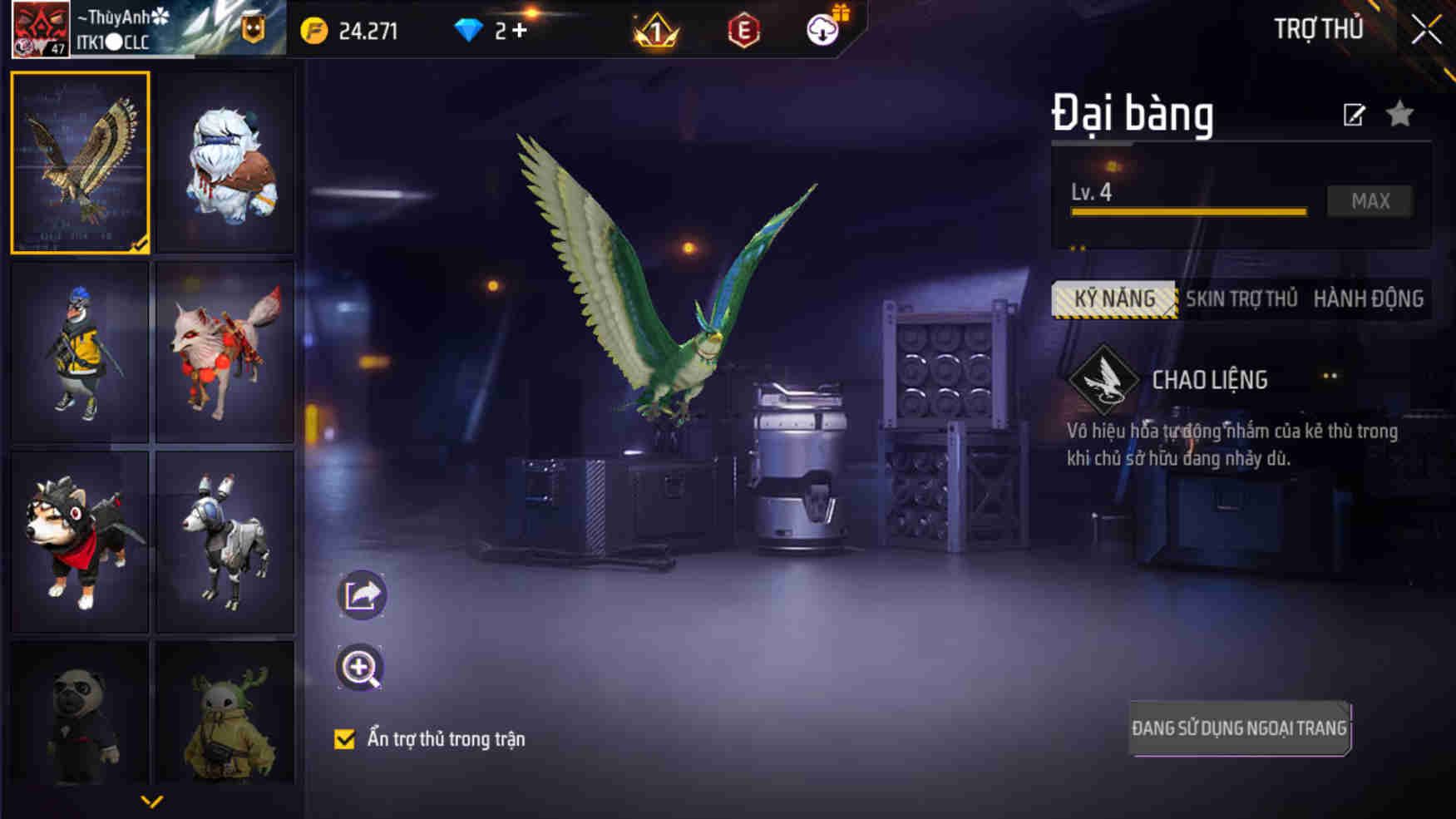Expand the pet list down arrow
1456x819 pixels.
click(x=151, y=802)
